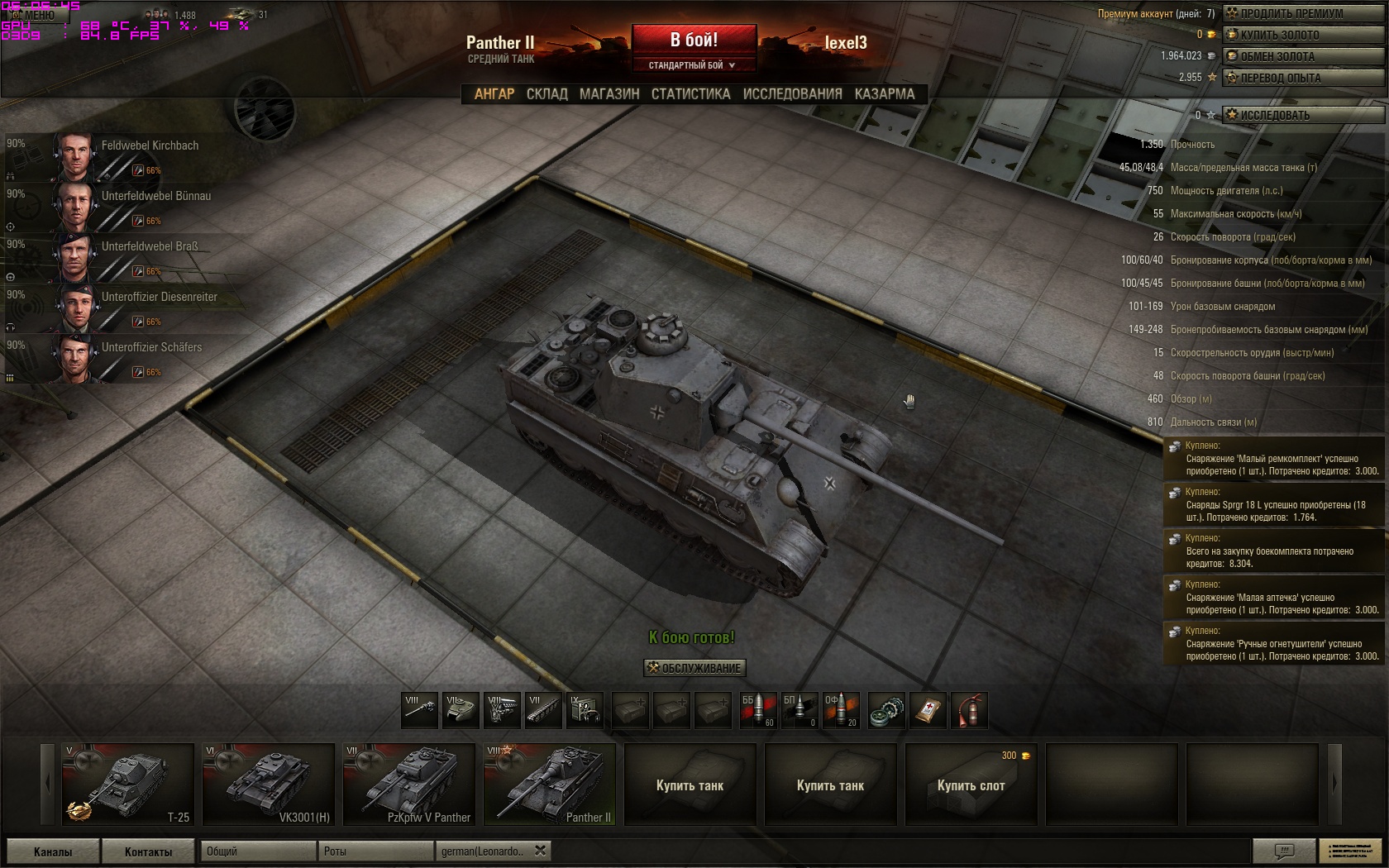Select the T-25 tank in the carousel
Viewport: 1389px width, 868px height.
tap(127, 784)
